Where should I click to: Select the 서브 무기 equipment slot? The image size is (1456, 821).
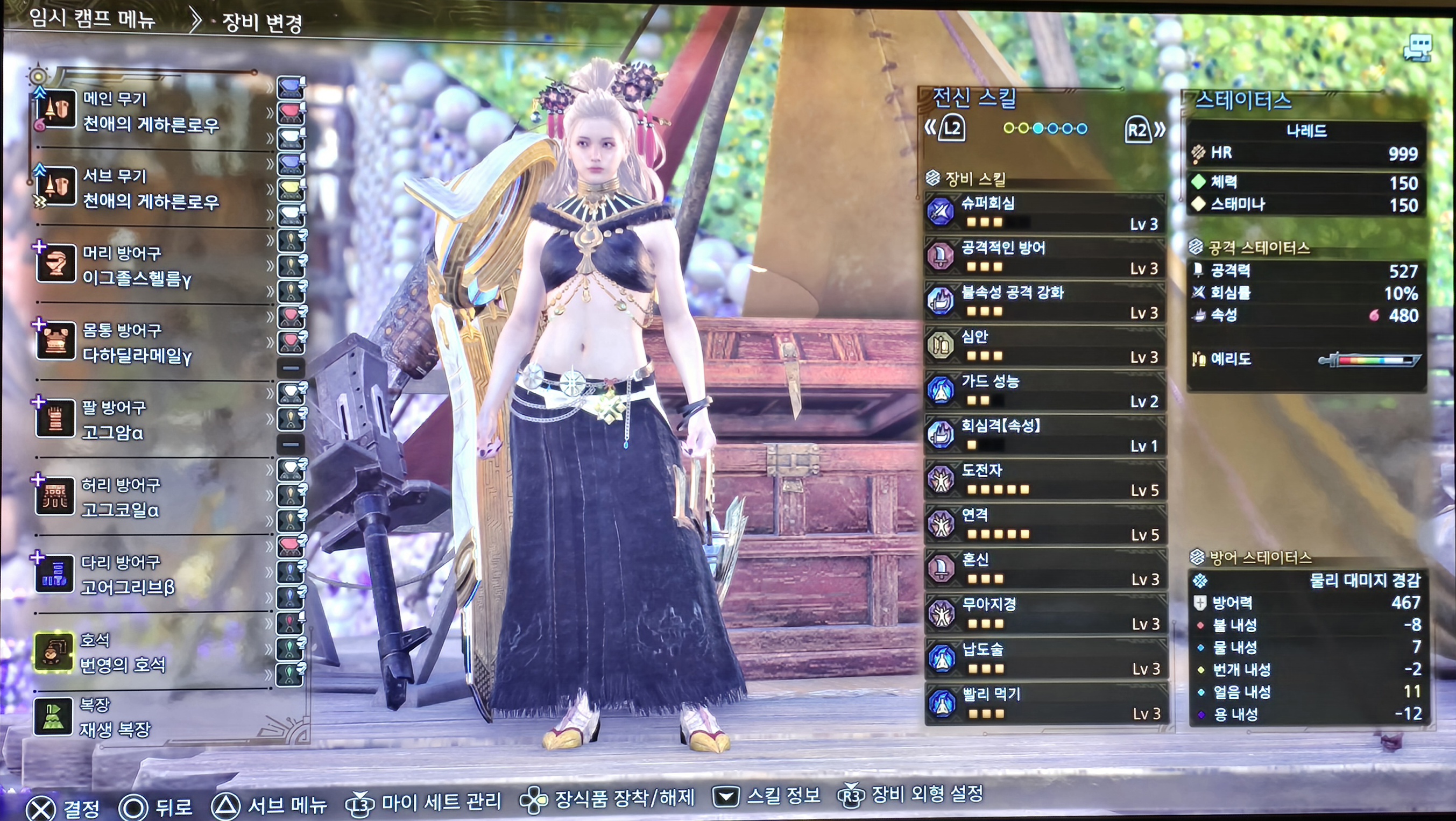tap(150, 188)
